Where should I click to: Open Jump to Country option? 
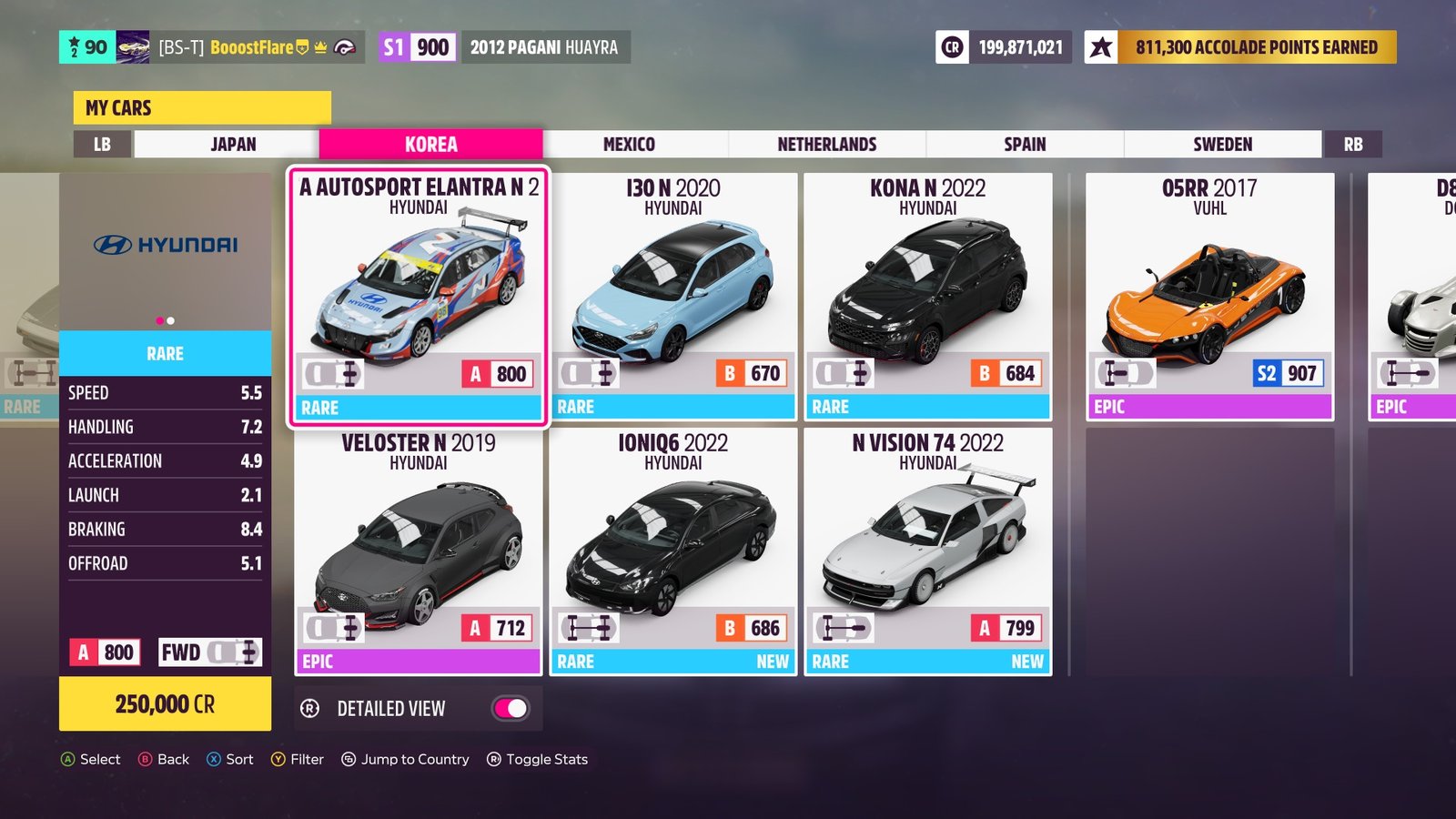[406, 759]
